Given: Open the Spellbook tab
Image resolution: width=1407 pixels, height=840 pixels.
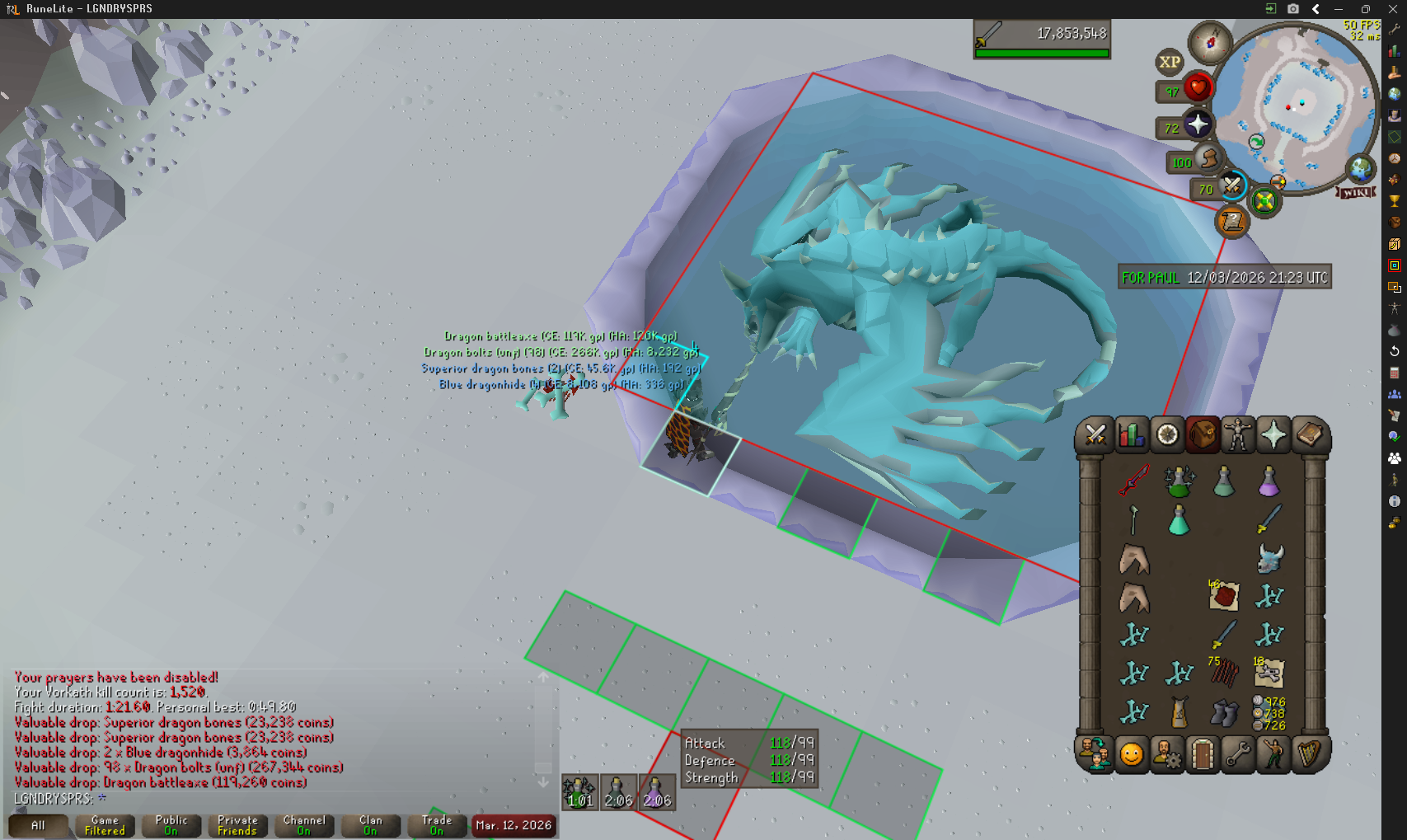Looking at the screenshot, I should coord(1309,434).
